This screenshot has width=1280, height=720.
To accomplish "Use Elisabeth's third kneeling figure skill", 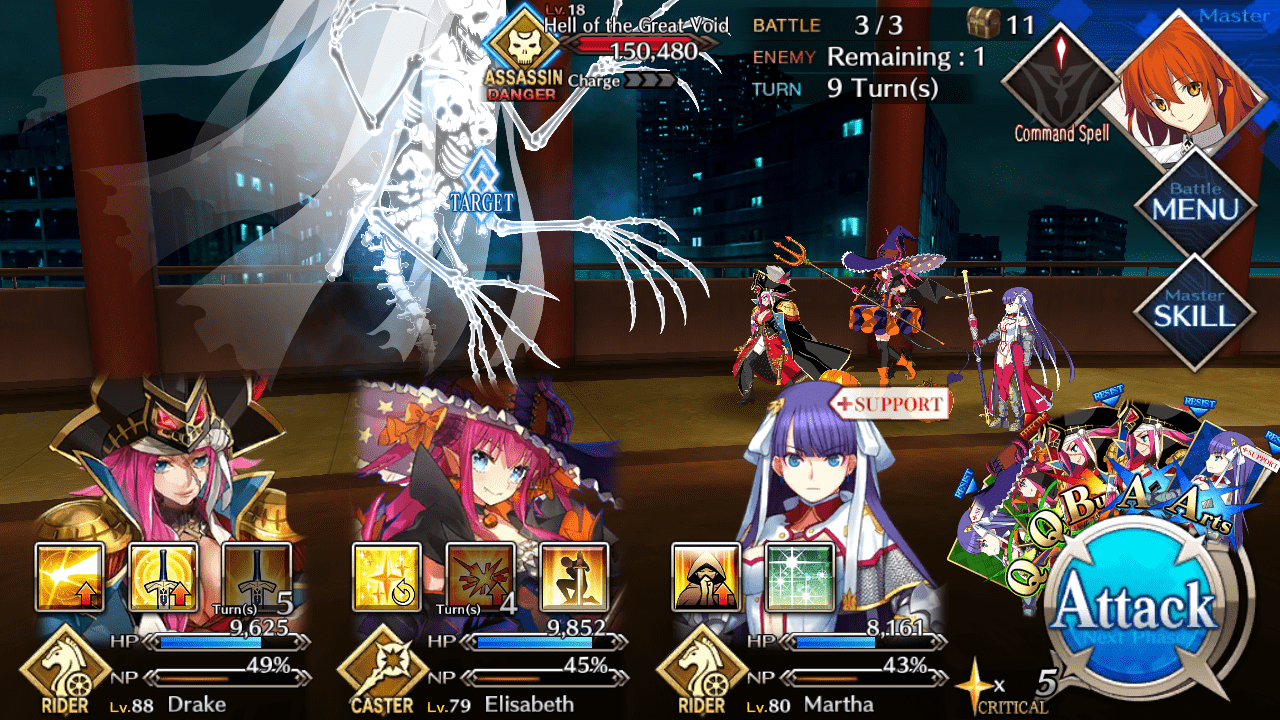I will [573, 577].
